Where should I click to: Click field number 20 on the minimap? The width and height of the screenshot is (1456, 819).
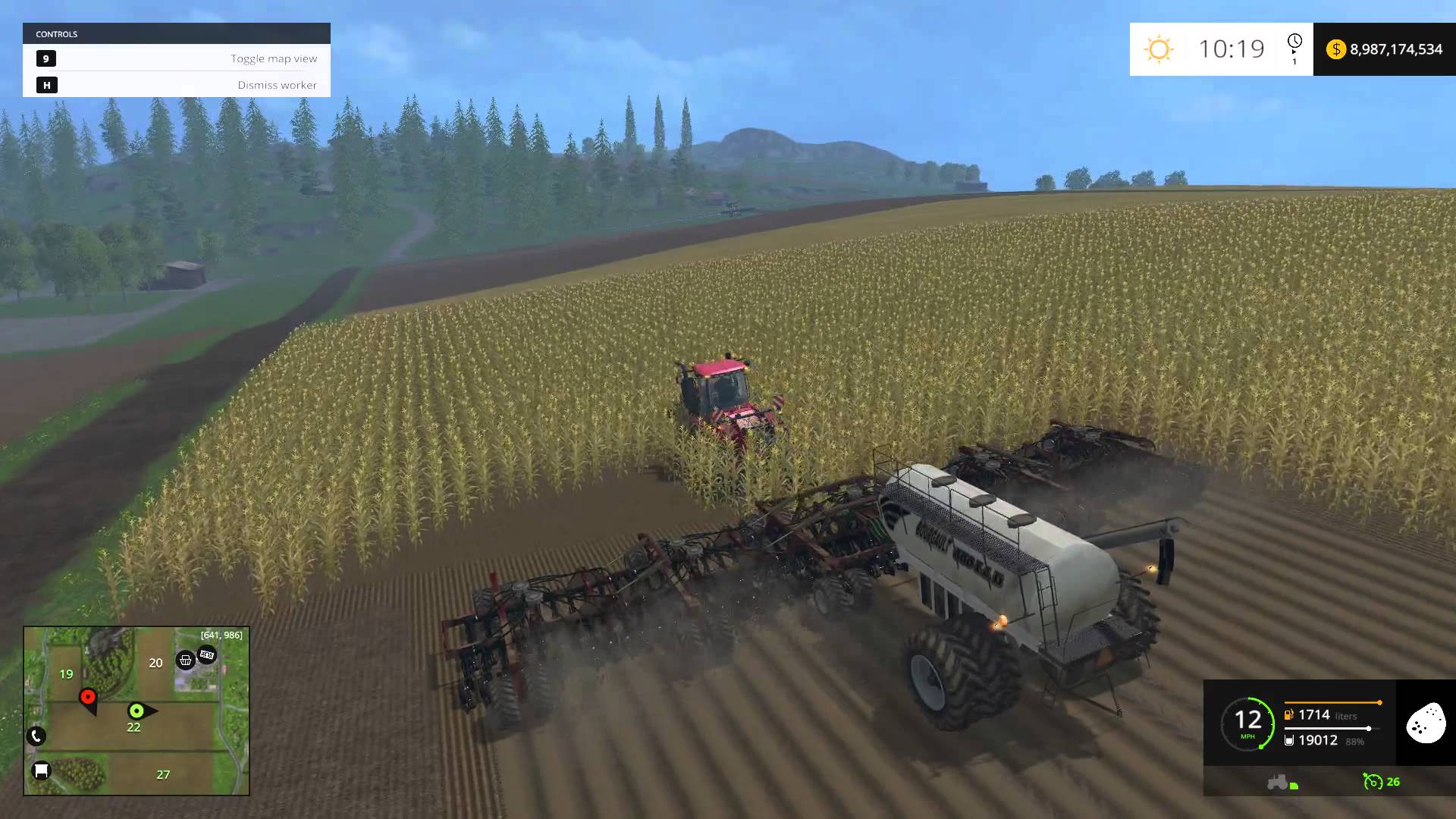click(x=155, y=663)
